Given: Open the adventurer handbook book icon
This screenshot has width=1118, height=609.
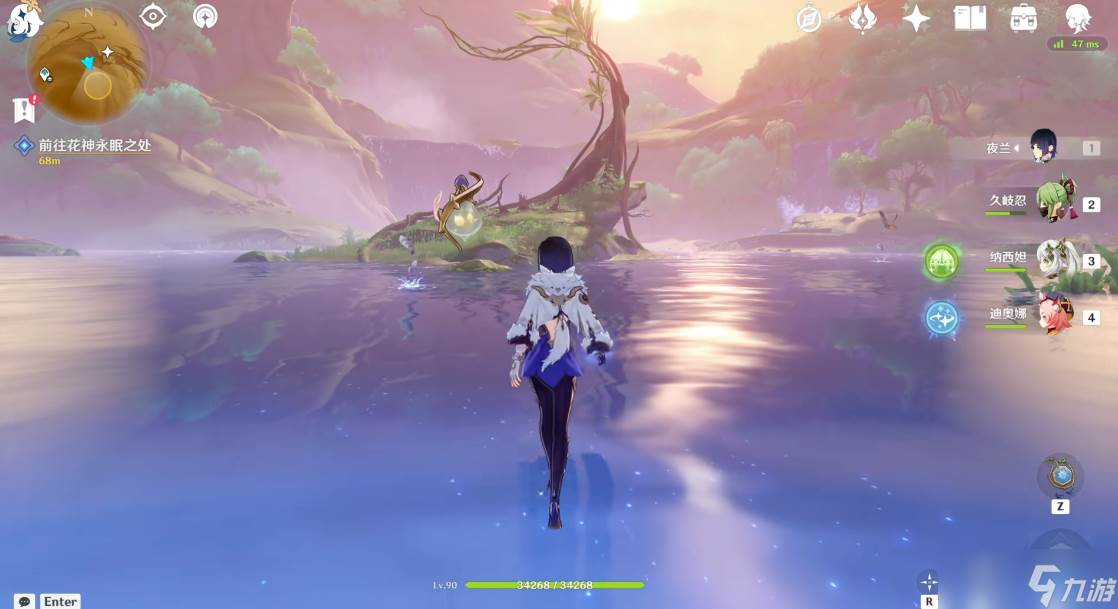Looking at the screenshot, I should click(969, 19).
